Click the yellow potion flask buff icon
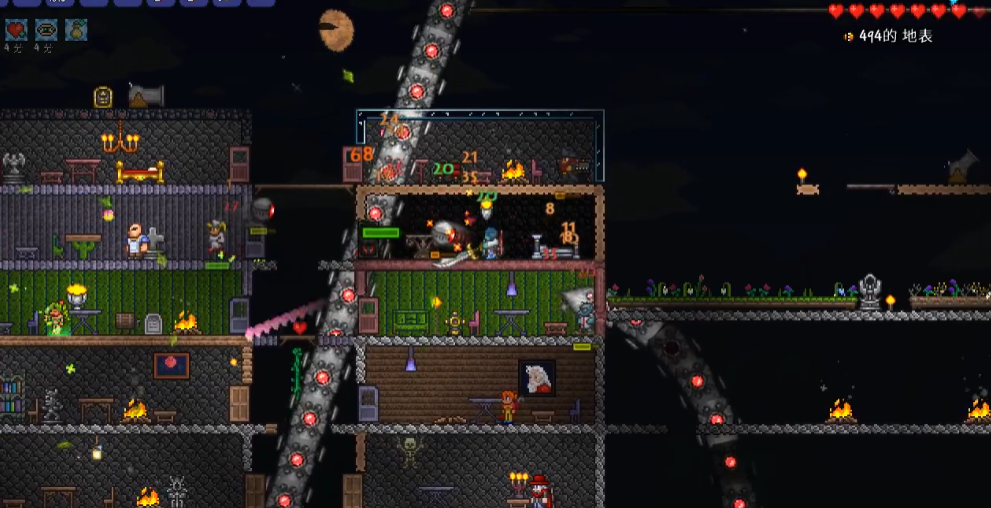 pos(76,30)
